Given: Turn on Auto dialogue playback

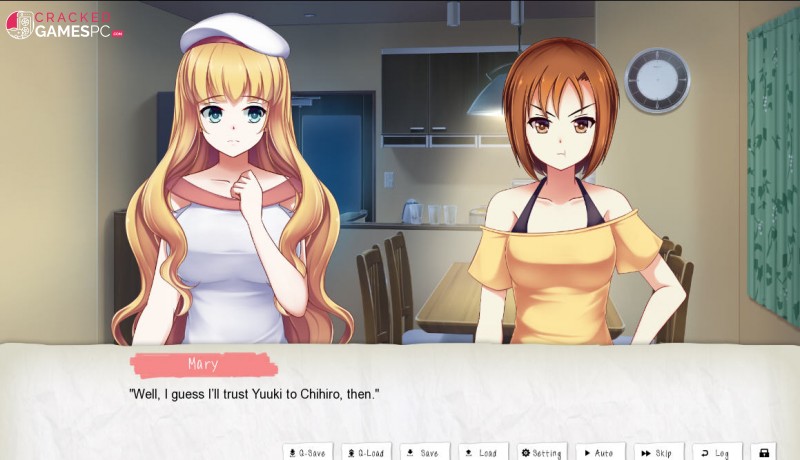Looking at the screenshot, I should click(x=601, y=452).
